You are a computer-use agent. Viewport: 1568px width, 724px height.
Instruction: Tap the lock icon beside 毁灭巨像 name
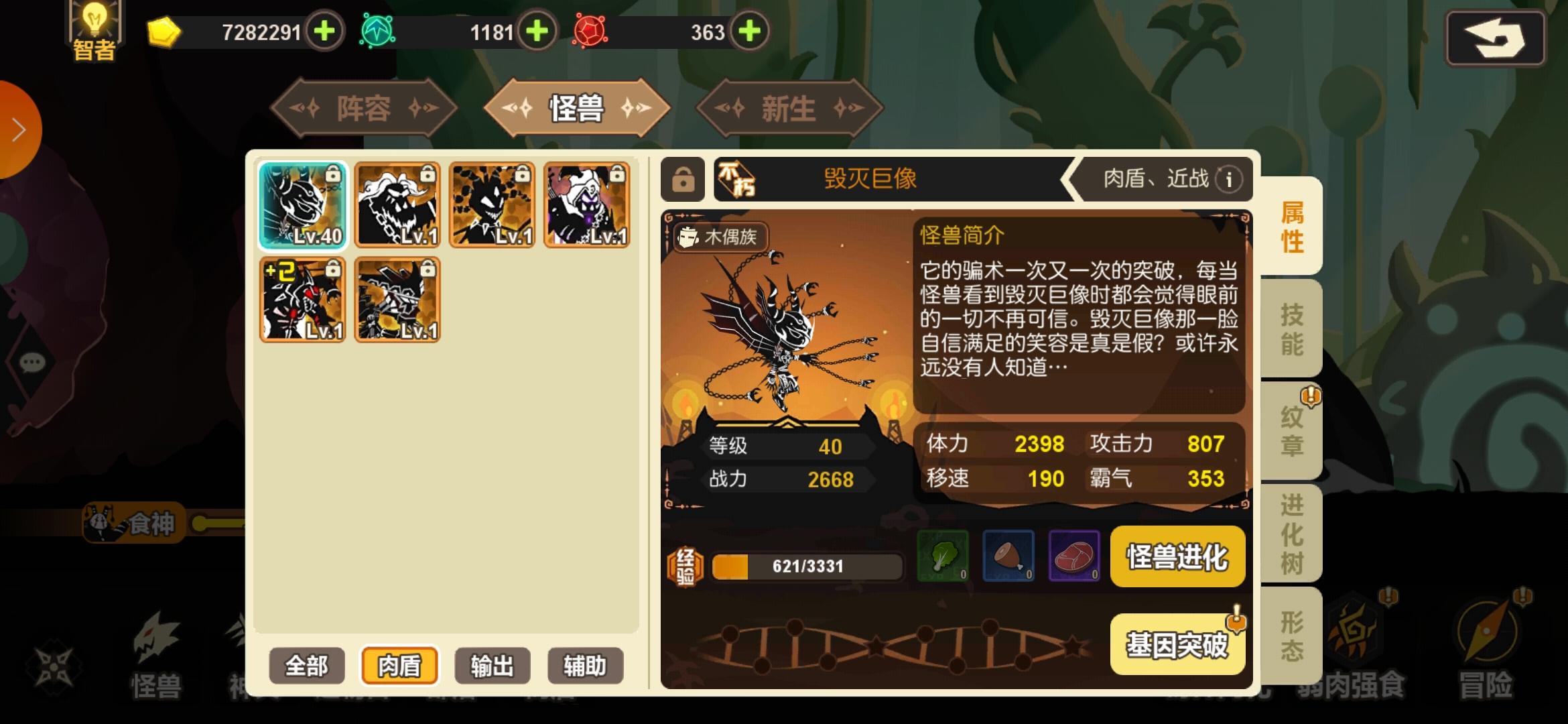click(681, 179)
